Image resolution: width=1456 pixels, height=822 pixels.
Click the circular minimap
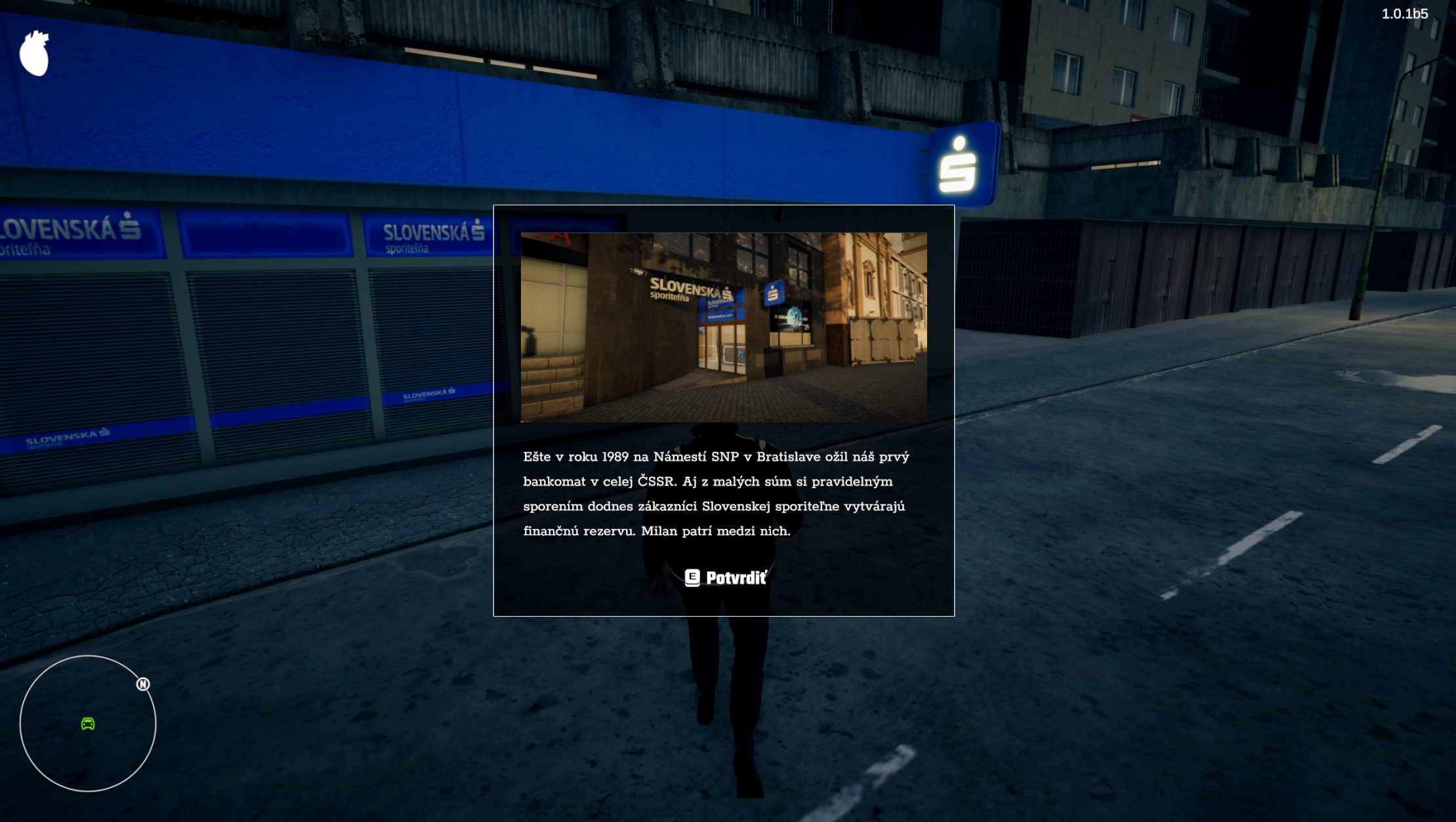88,724
